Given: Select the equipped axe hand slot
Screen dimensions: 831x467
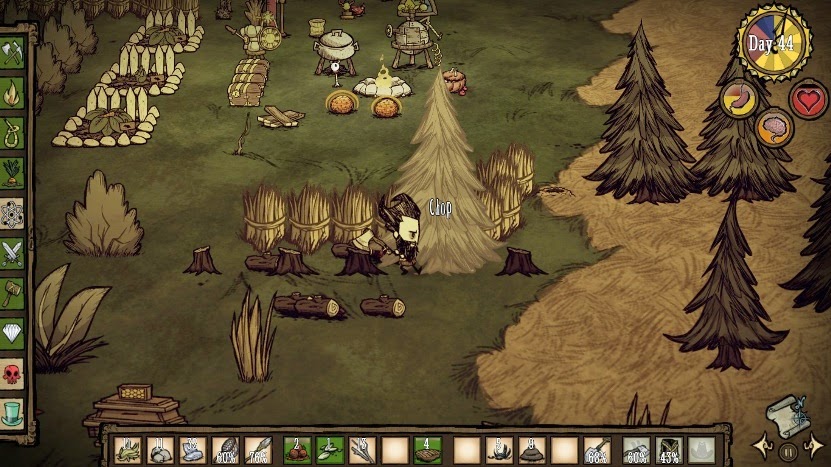Looking at the screenshot, I should pyautogui.click(x=636, y=451).
